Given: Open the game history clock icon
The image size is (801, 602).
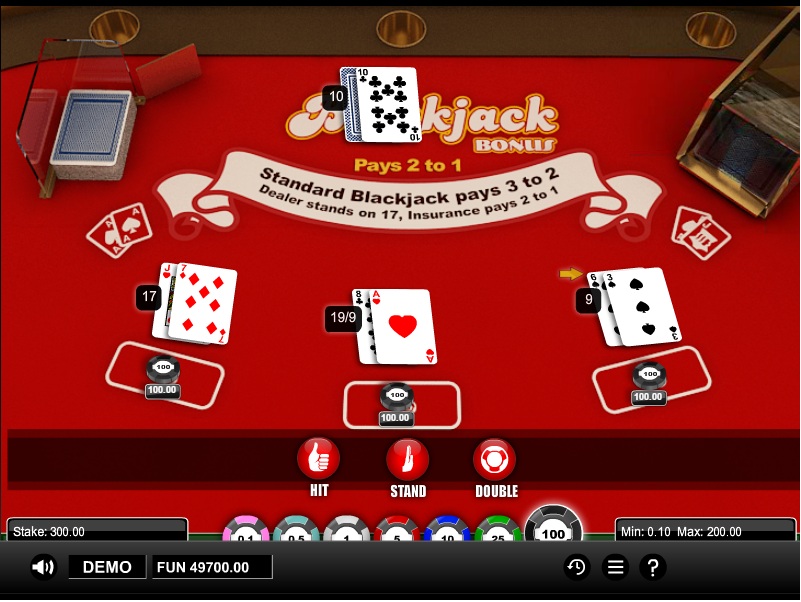Looking at the screenshot, I should click(x=577, y=567).
